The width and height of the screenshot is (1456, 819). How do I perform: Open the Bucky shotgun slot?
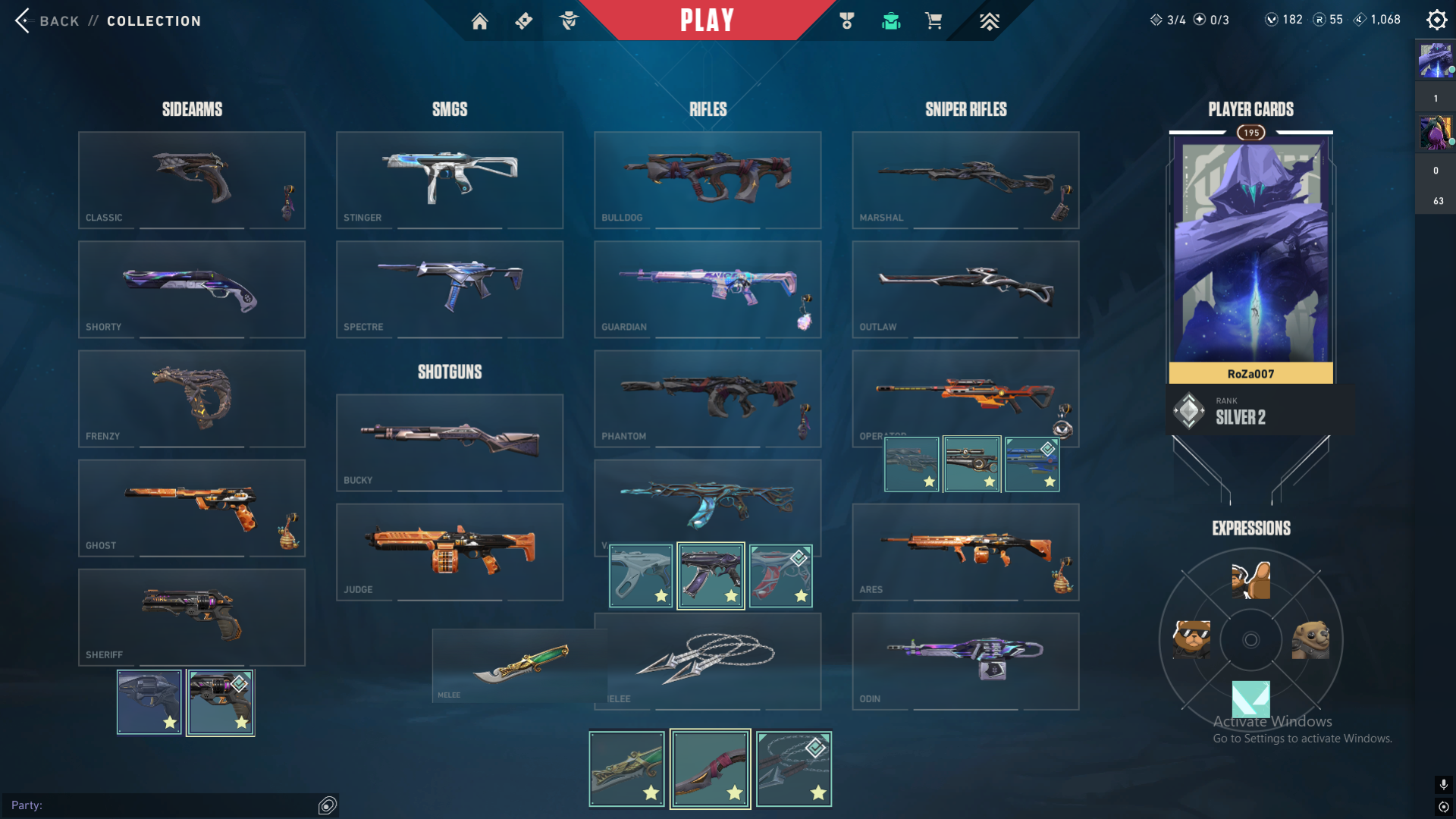[x=449, y=442]
